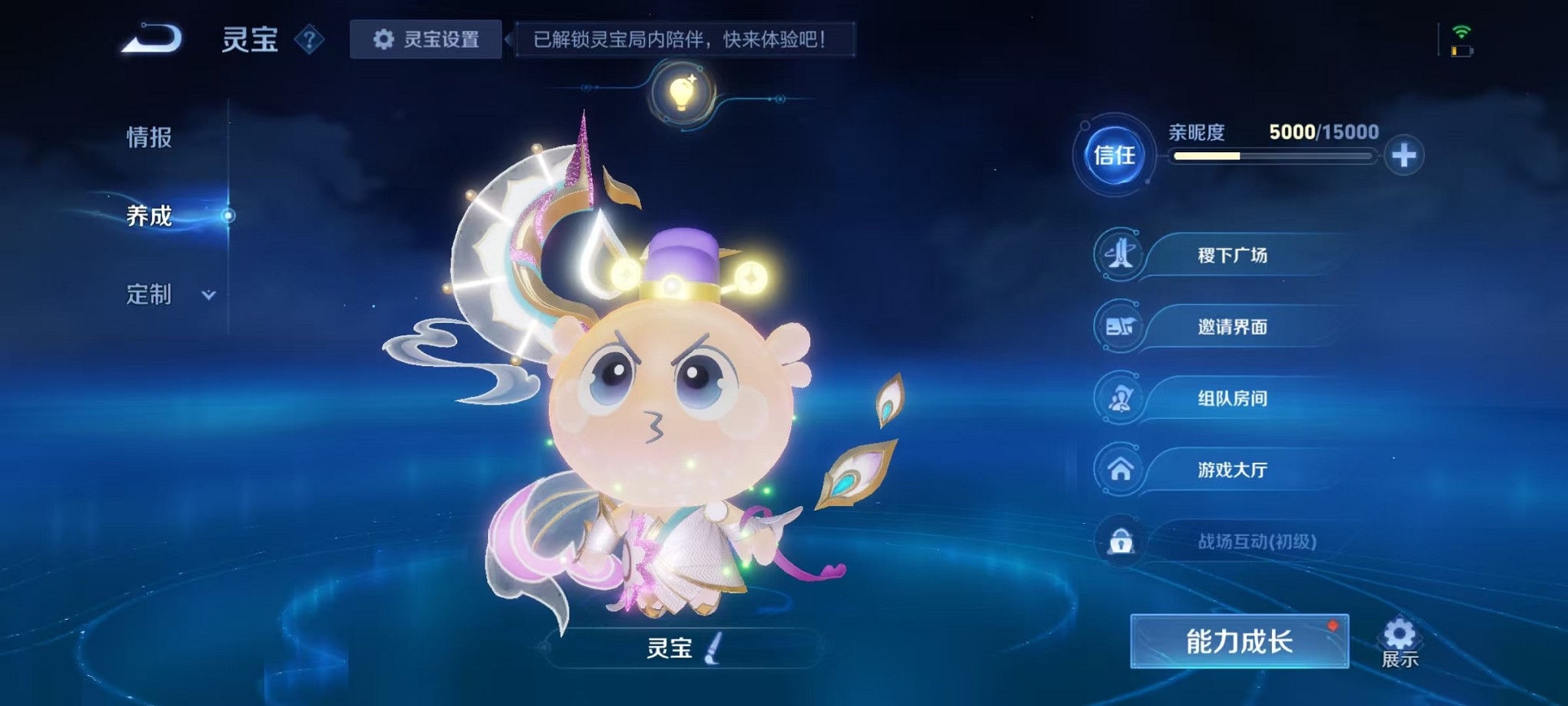Select the 稷下广场 rocket icon
Viewport: 1568px width, 706px height.
(x=1122, y=255)
